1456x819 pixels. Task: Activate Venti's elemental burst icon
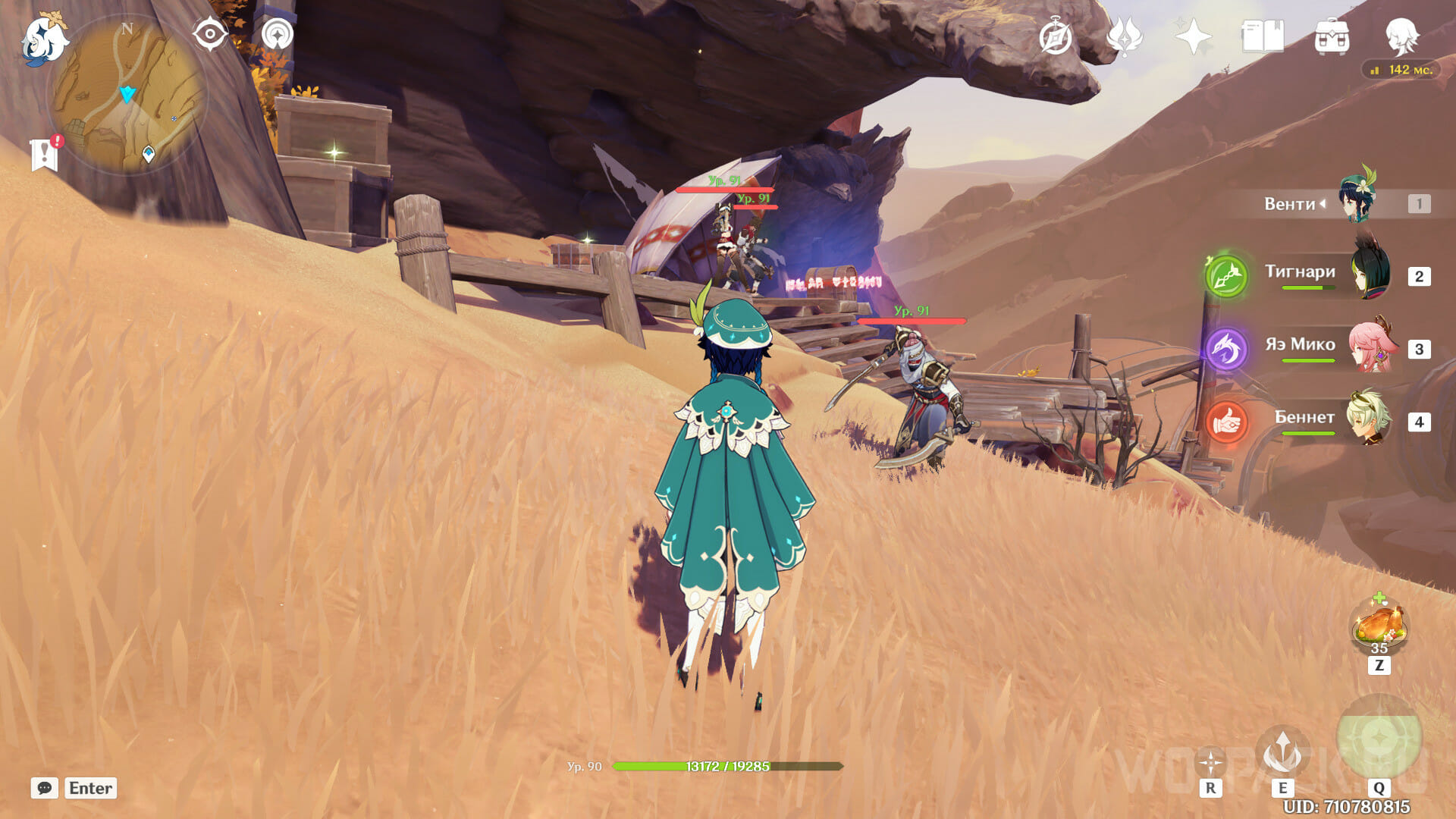(1379, 737)
